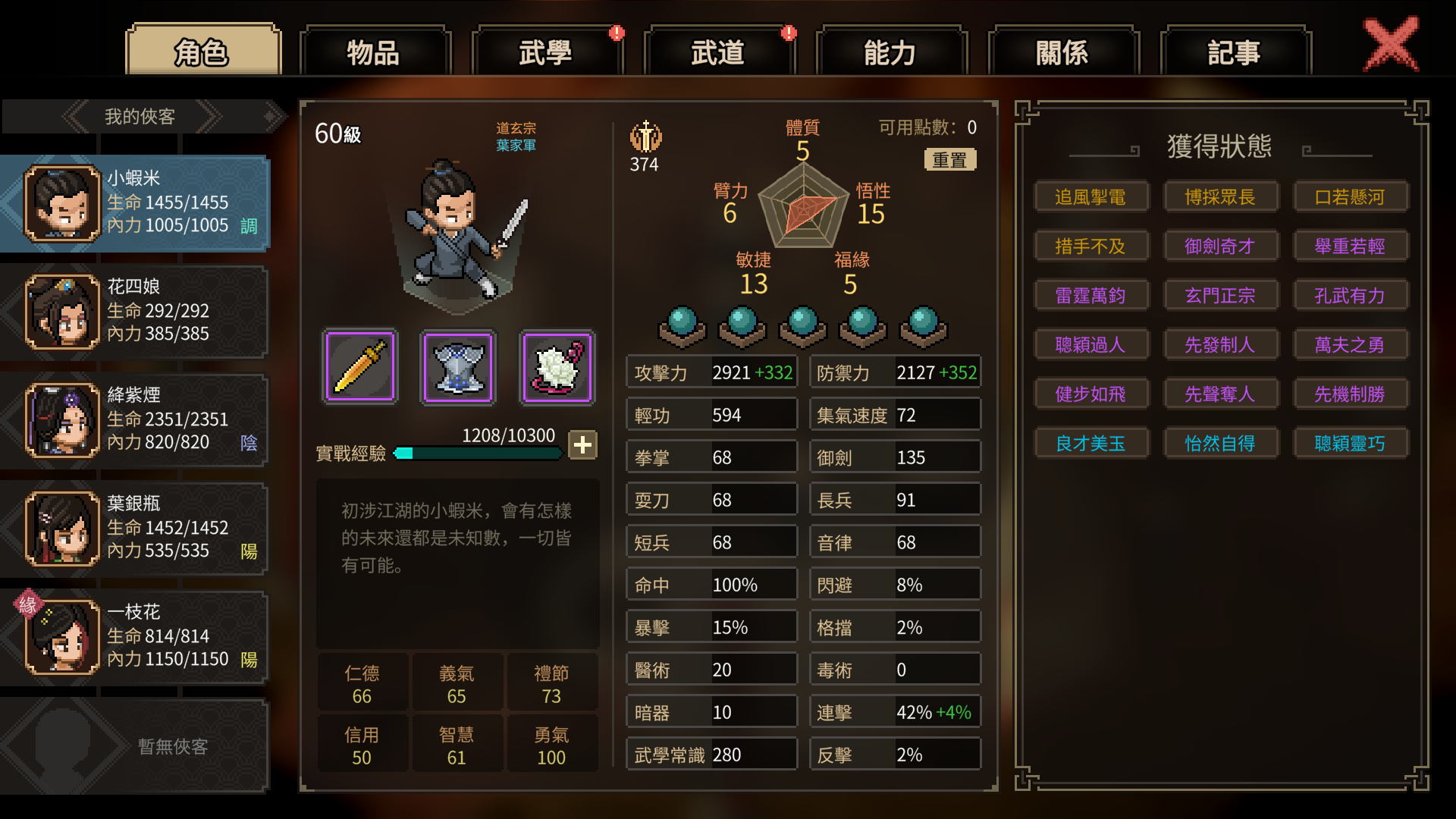Image resolution: width=1456 pixels, height=819 pixels.
Task: Close the character menu with the red X
Action: point(1391,45)
